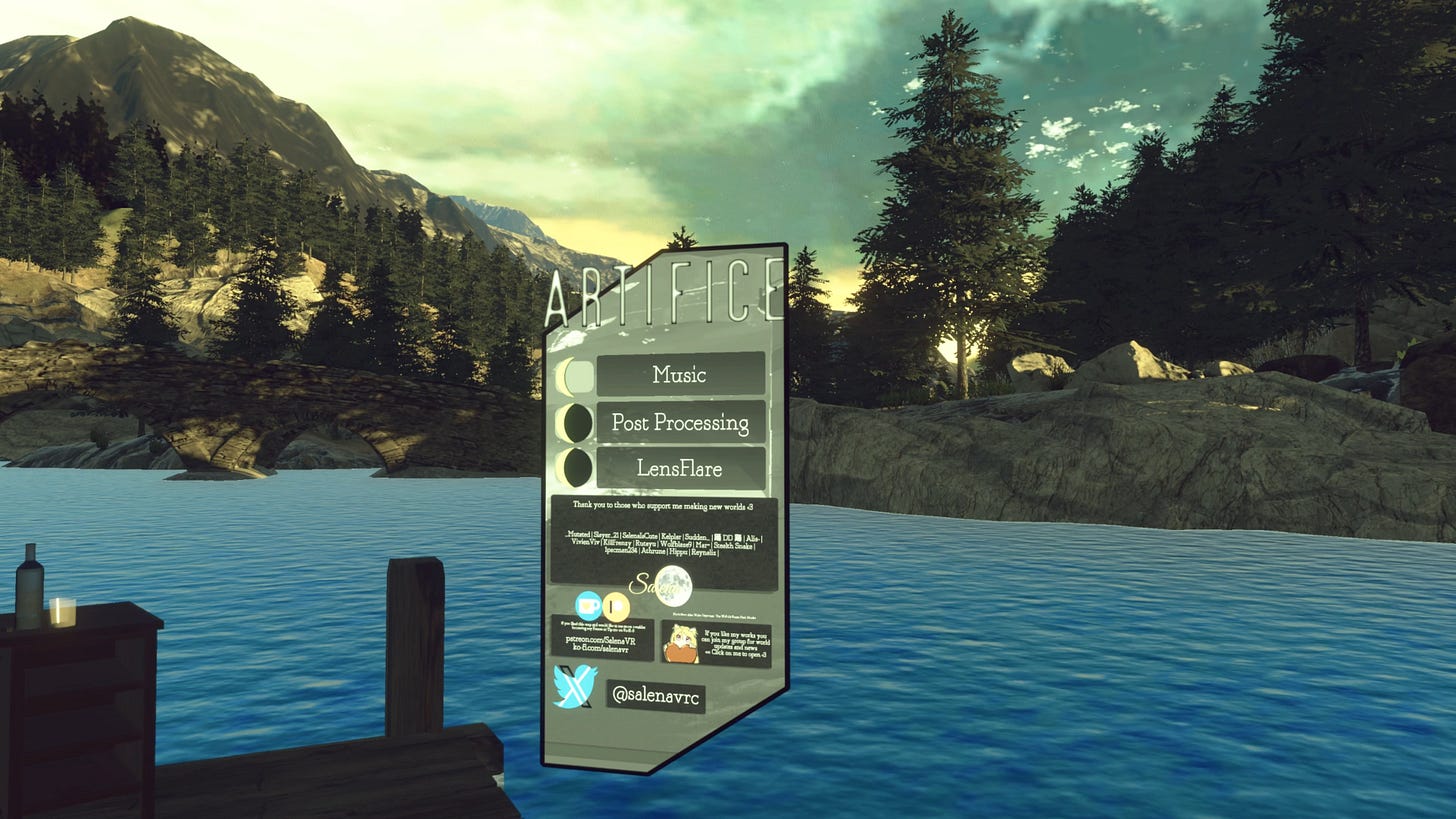Click the fox character holding a heart
Viewport: 1456px width, 819px height.
point(682,643)
